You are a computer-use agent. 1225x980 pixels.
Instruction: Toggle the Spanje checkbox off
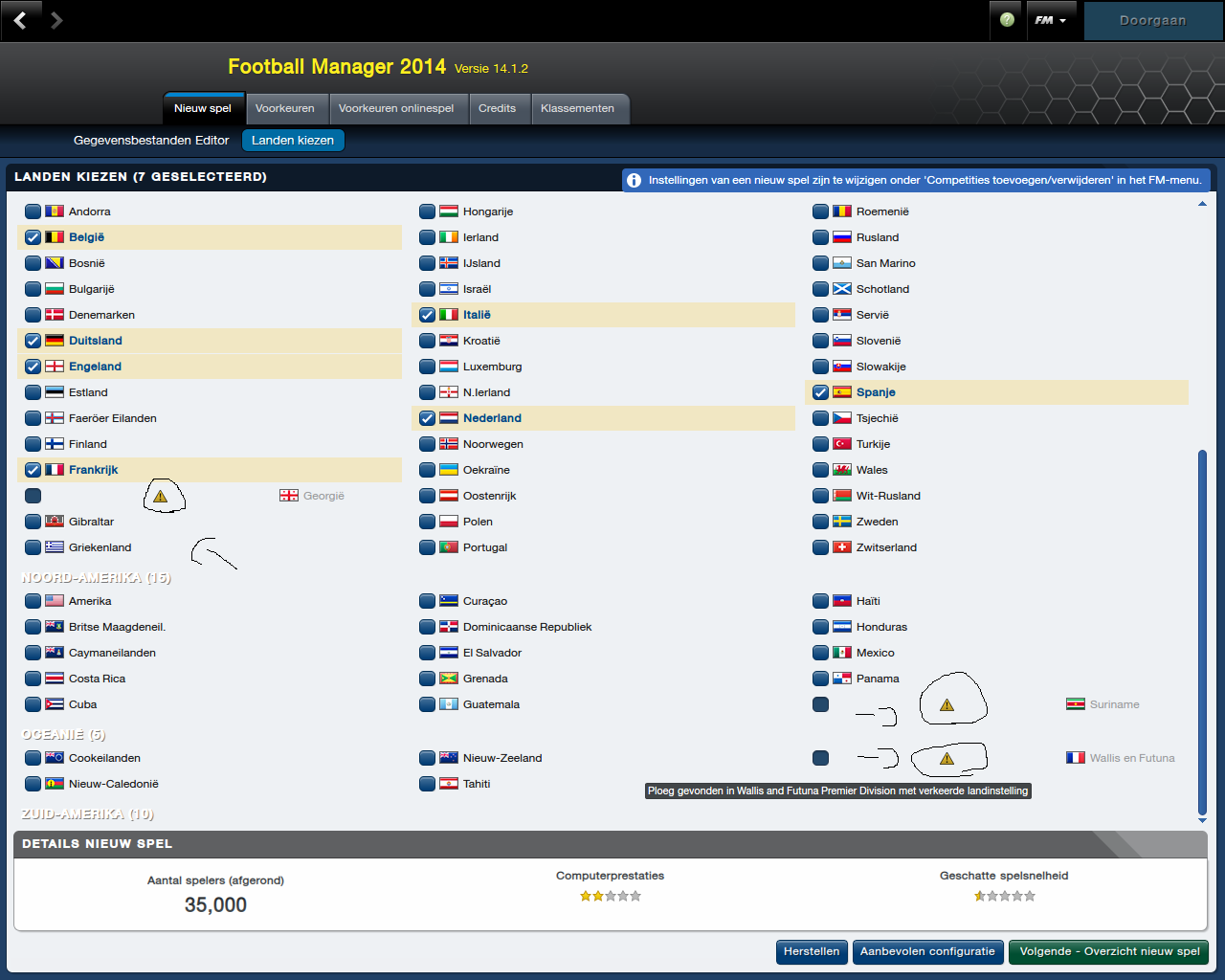coord(821,392)
